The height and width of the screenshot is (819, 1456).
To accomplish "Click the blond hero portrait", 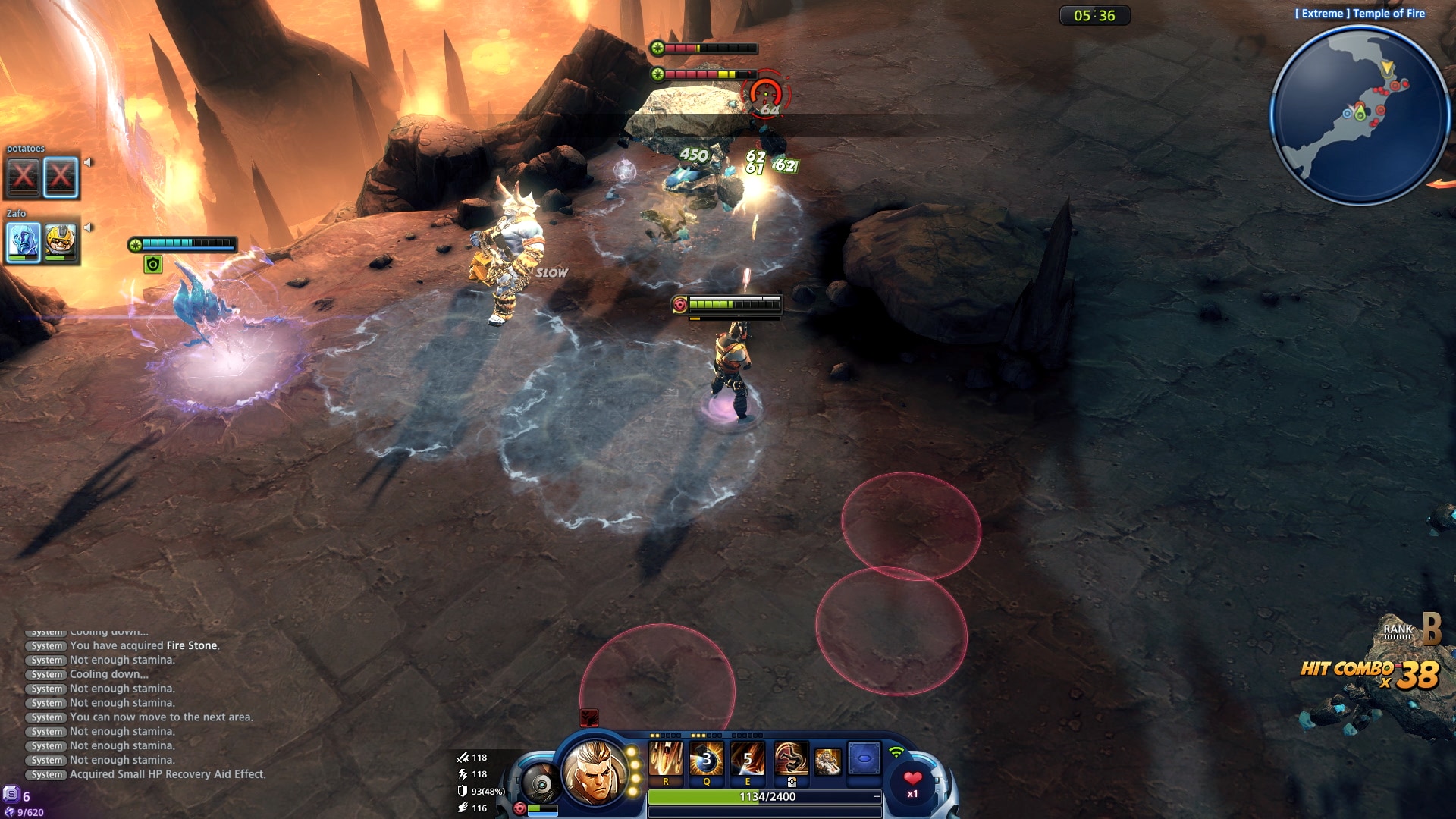I will point(595,772).
